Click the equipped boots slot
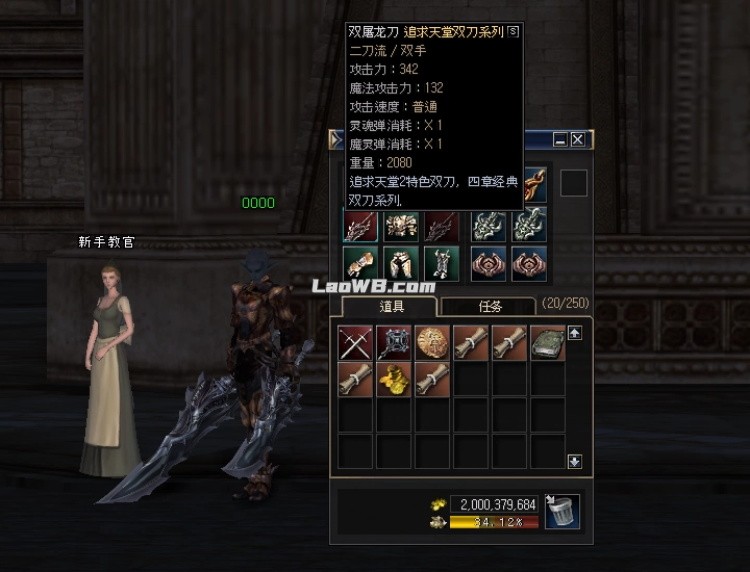Image resolution: width=750 pixels, height=572 pixels. (x=441, y=263)
